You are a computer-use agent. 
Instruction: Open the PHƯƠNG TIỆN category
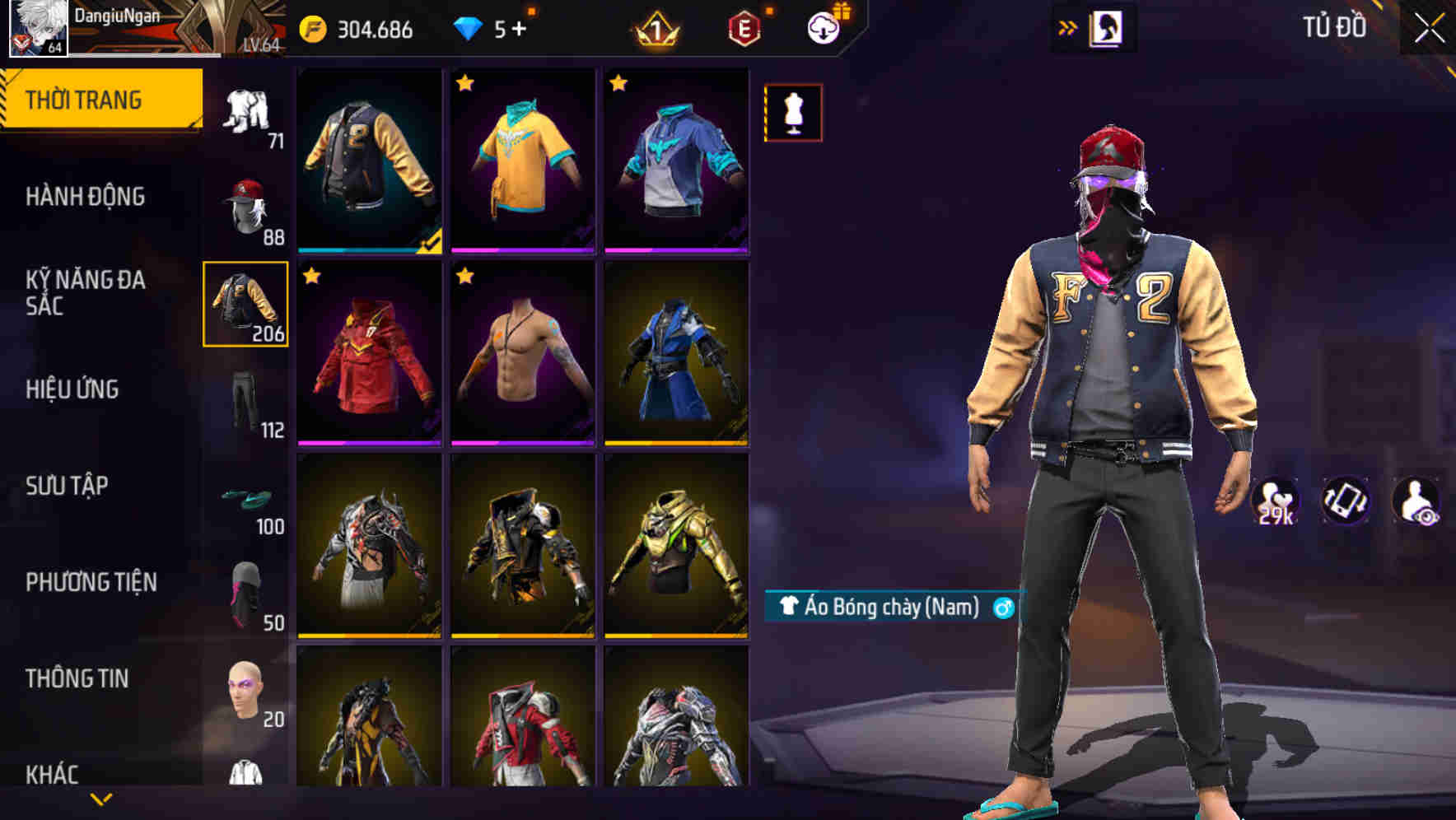(x=91, y=582)
